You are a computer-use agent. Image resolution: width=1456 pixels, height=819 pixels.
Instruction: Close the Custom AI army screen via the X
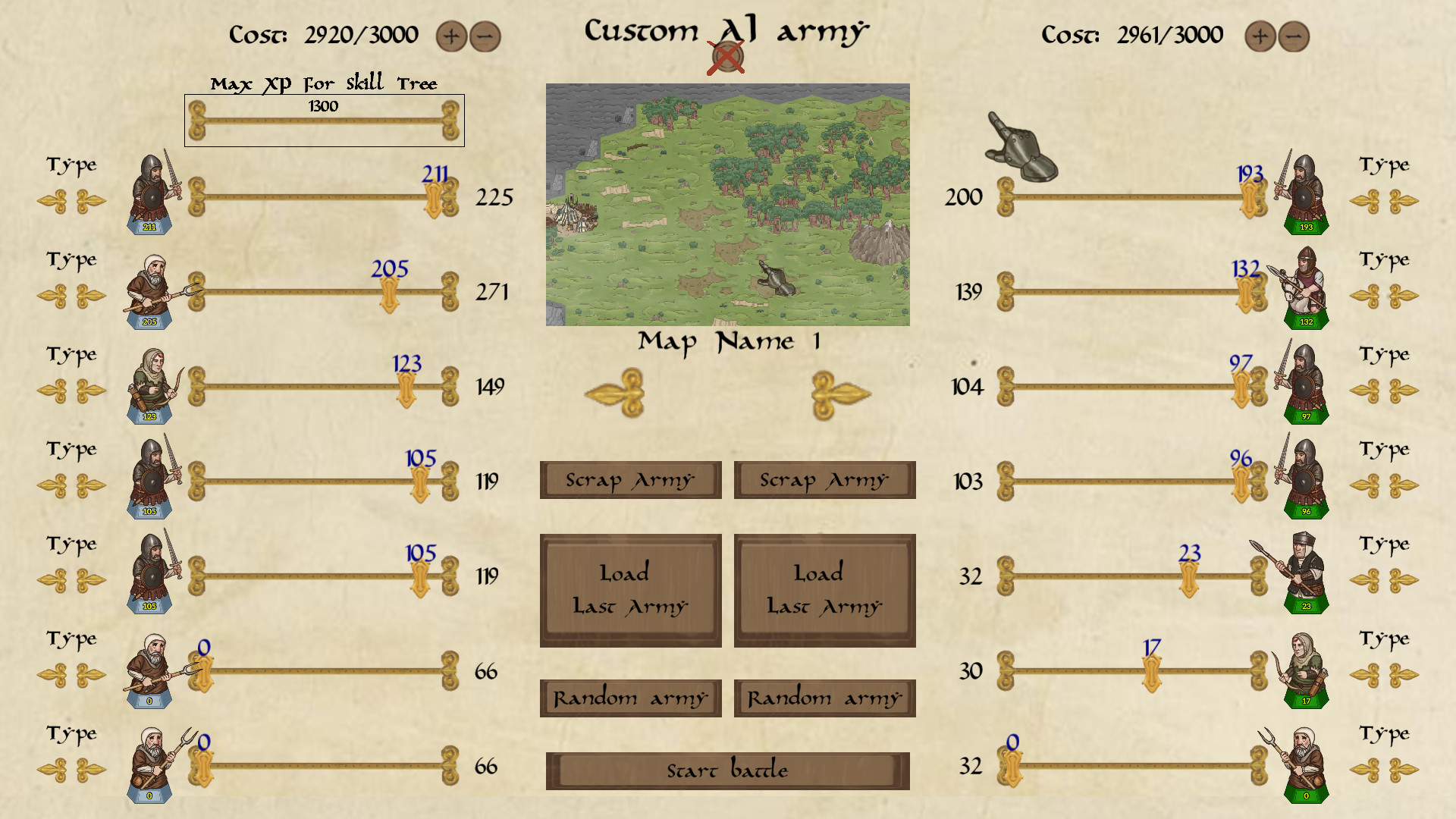pos(726,55)
